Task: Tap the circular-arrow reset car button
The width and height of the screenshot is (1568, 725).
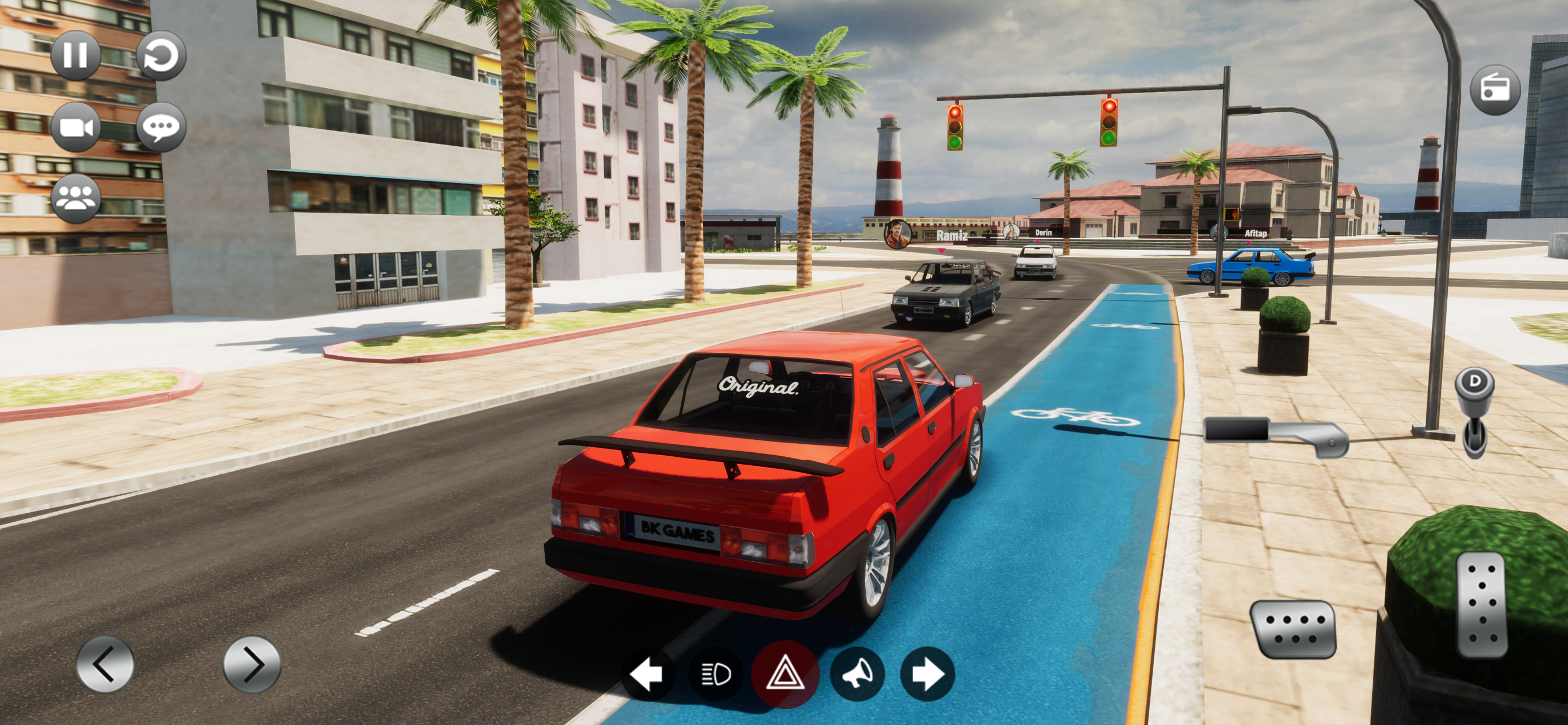Action: tap(161, 55)
